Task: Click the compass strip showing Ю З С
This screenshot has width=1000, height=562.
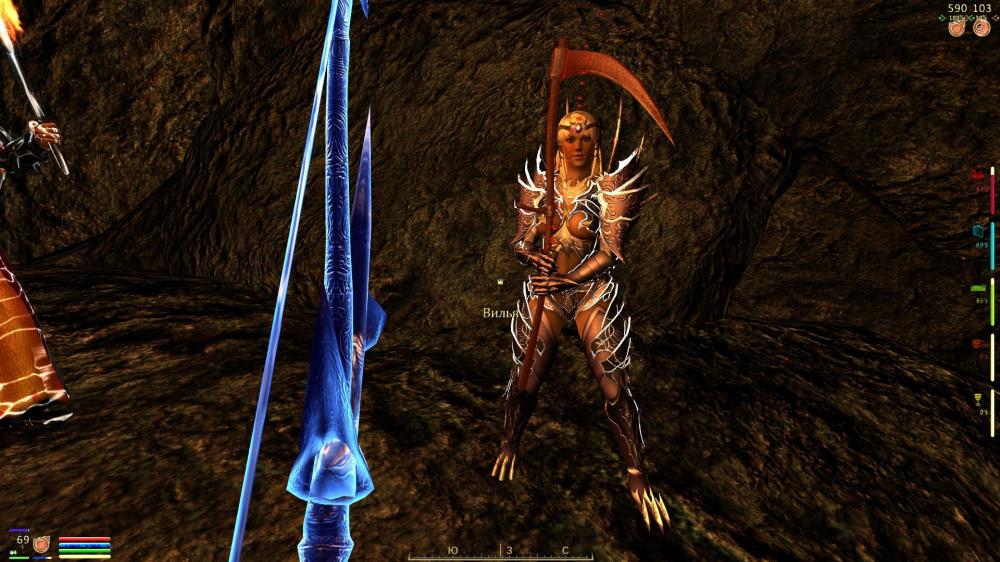Action: pos(500,551)
